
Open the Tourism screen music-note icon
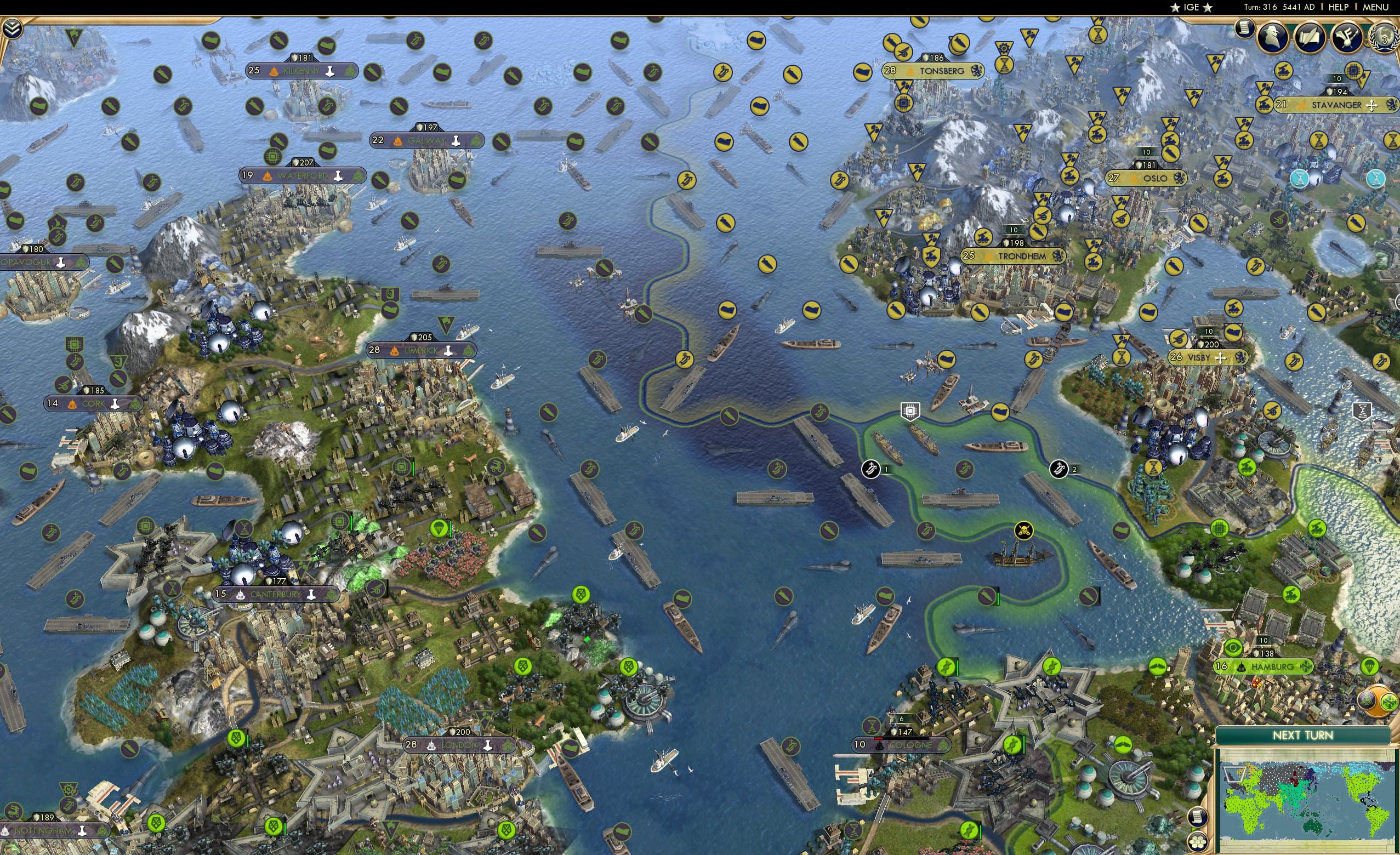[x=1346, y=37]
